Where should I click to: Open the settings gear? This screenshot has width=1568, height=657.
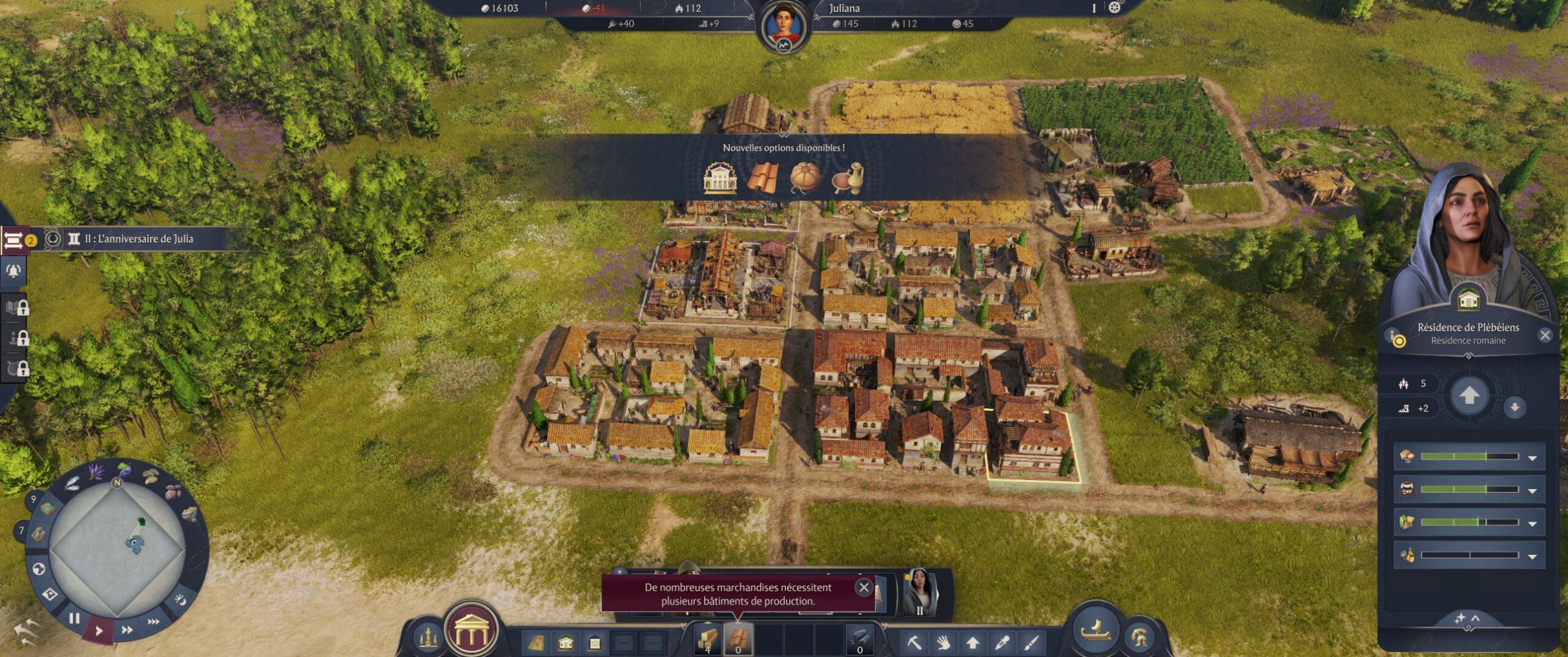[1114, 8]
